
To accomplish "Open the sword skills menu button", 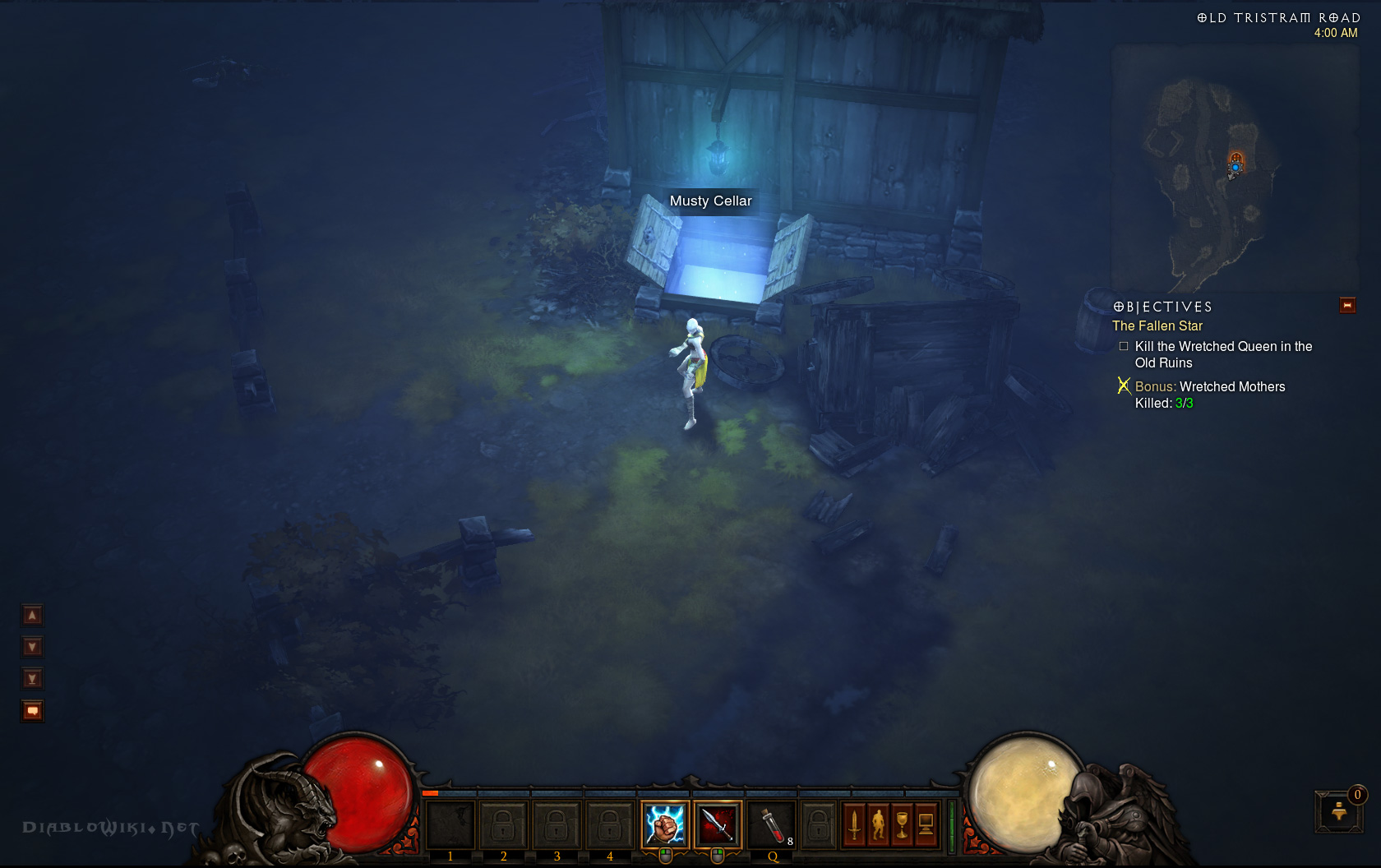I will click(x=854, y=824).
